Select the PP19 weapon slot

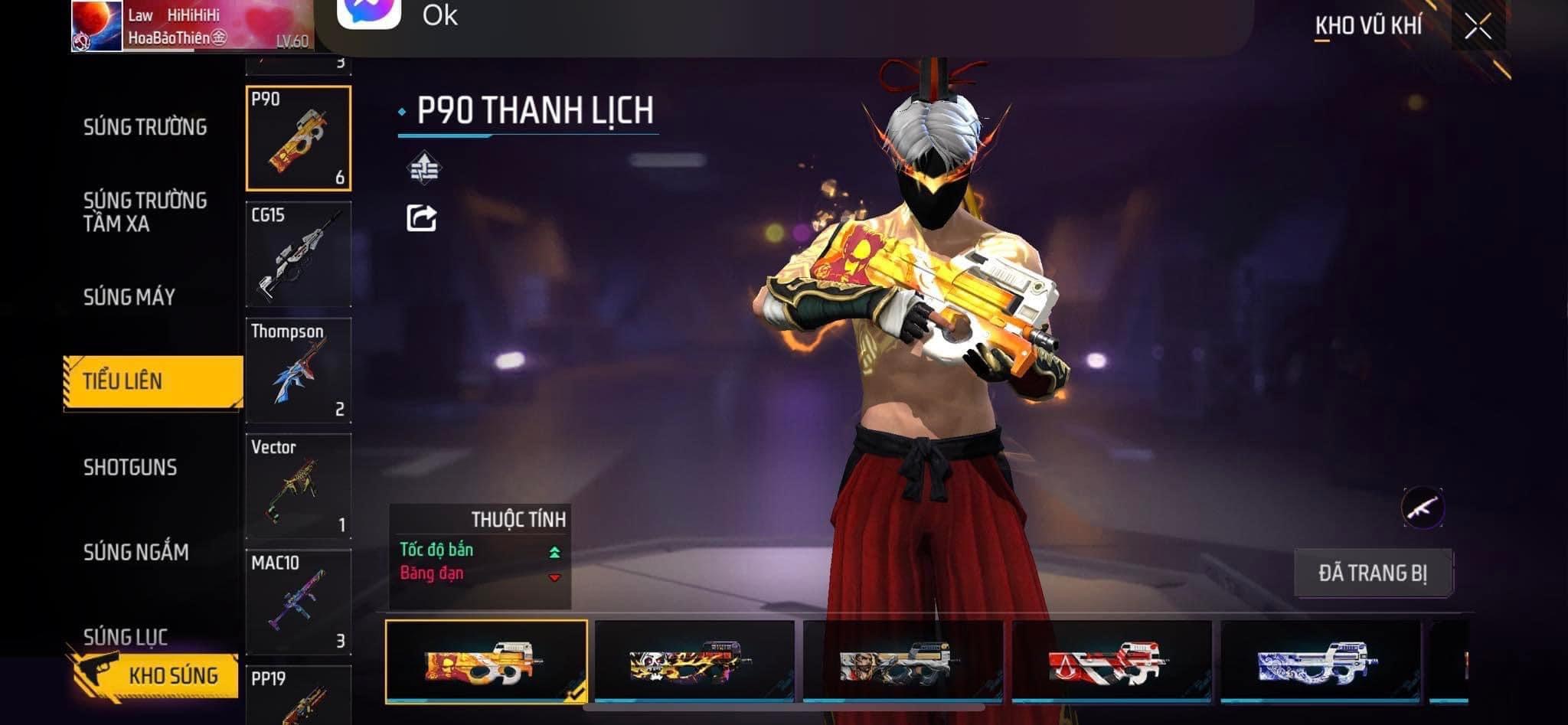299,695
